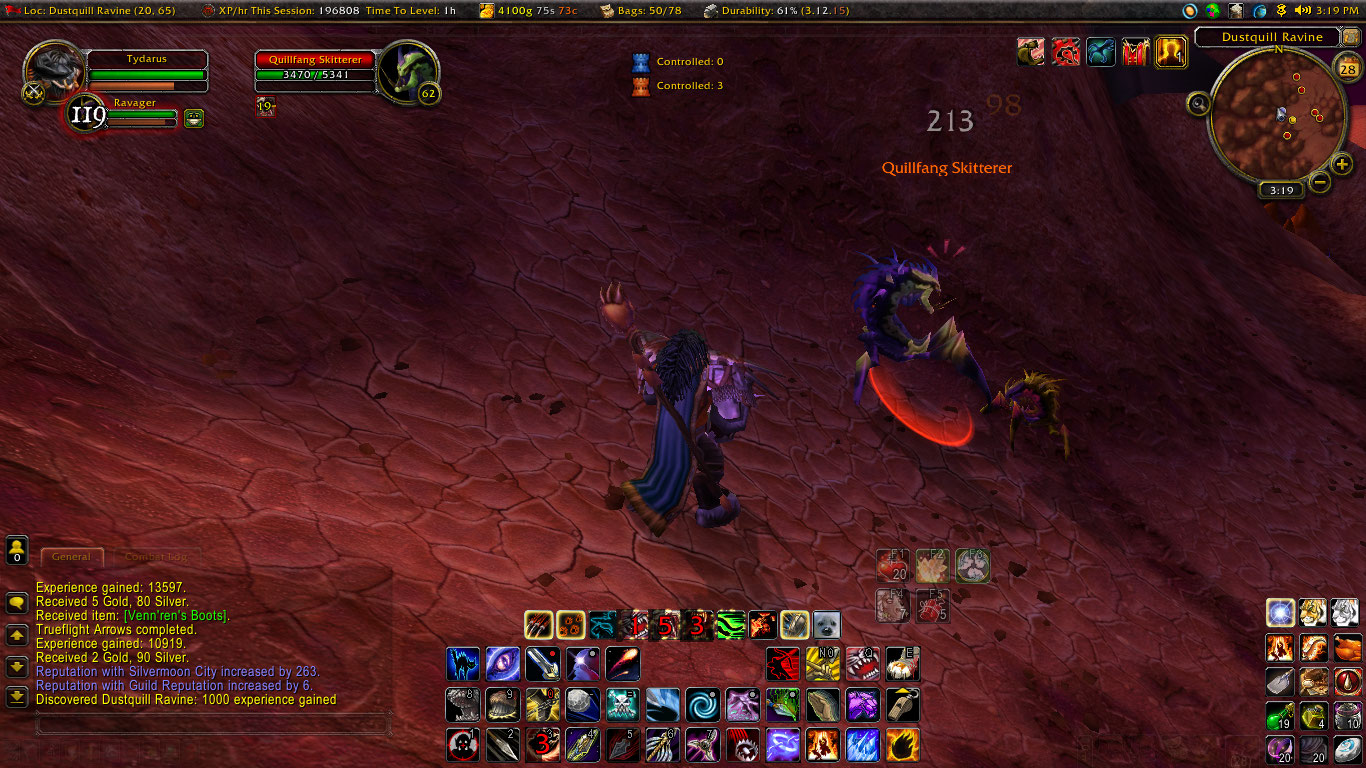
Task: Activate the blue arcane cat ability
Action: [462, 664]
